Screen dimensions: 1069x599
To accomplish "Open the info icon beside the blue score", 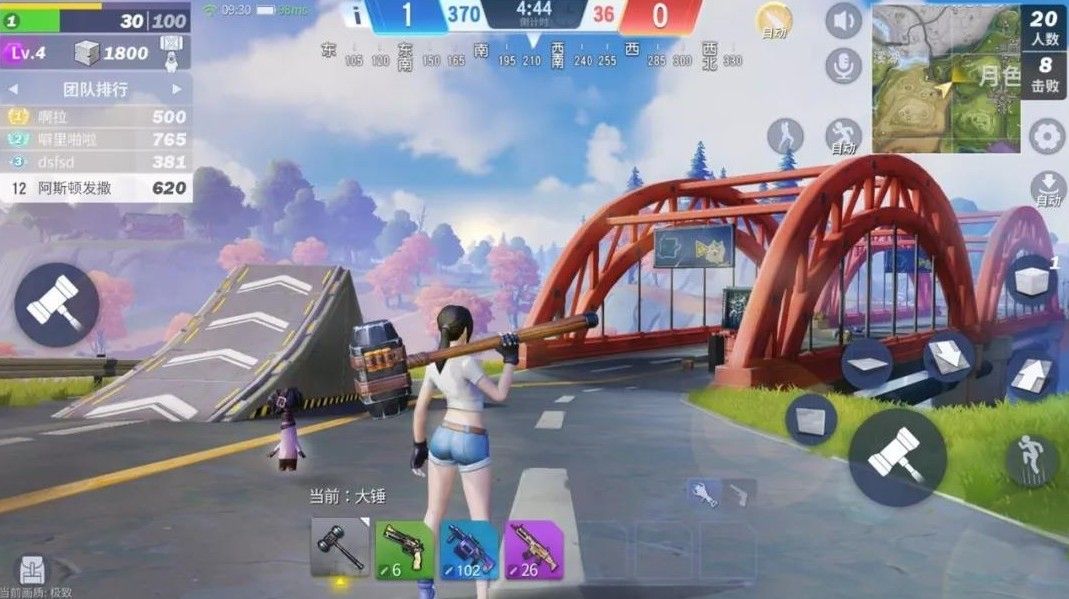I will (x=355, y=14).
